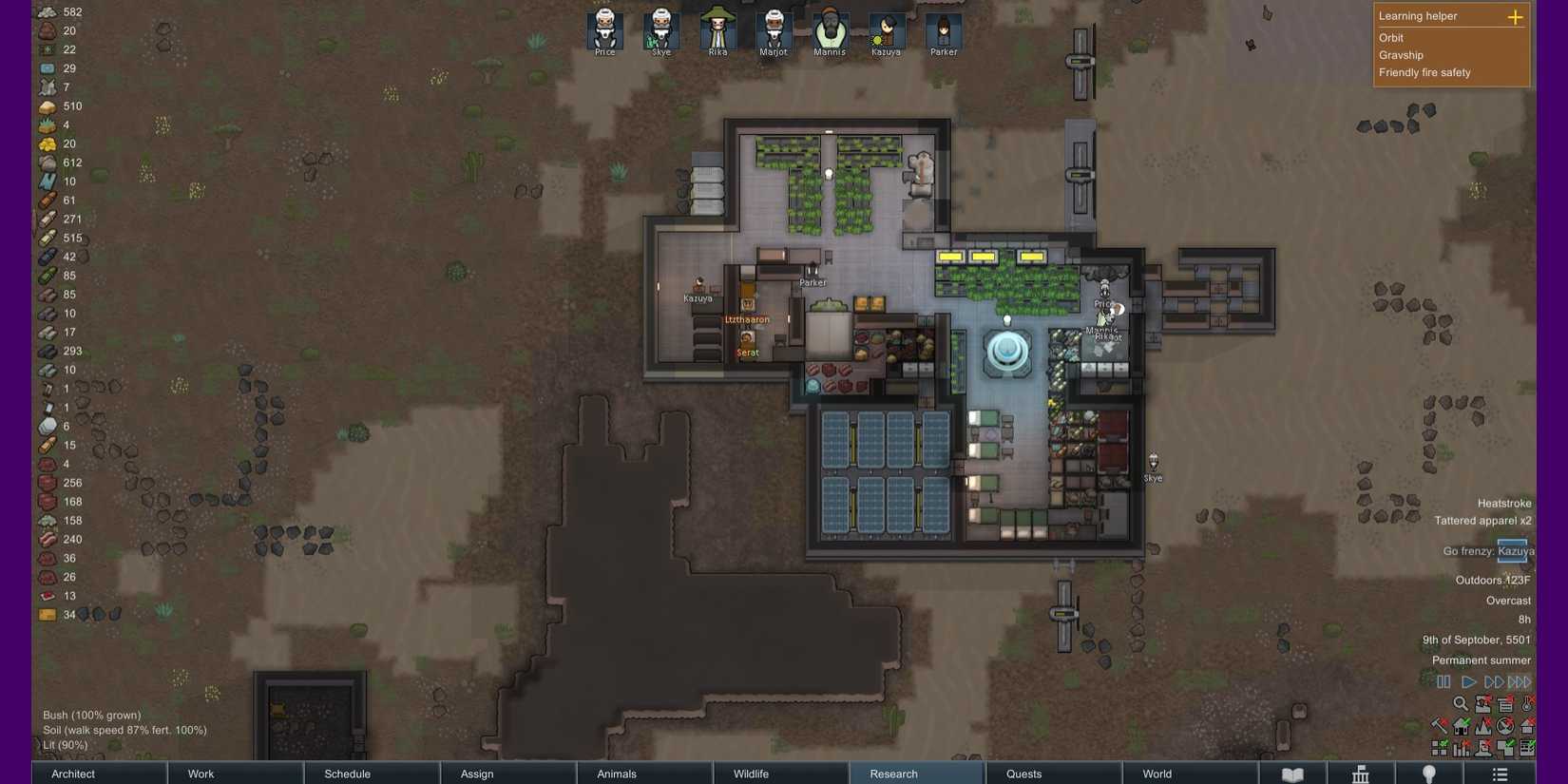The width and height of the screenshot is (1568, 784).
Task: Toggle the home area overlay
Action: tap(1461, 725)
